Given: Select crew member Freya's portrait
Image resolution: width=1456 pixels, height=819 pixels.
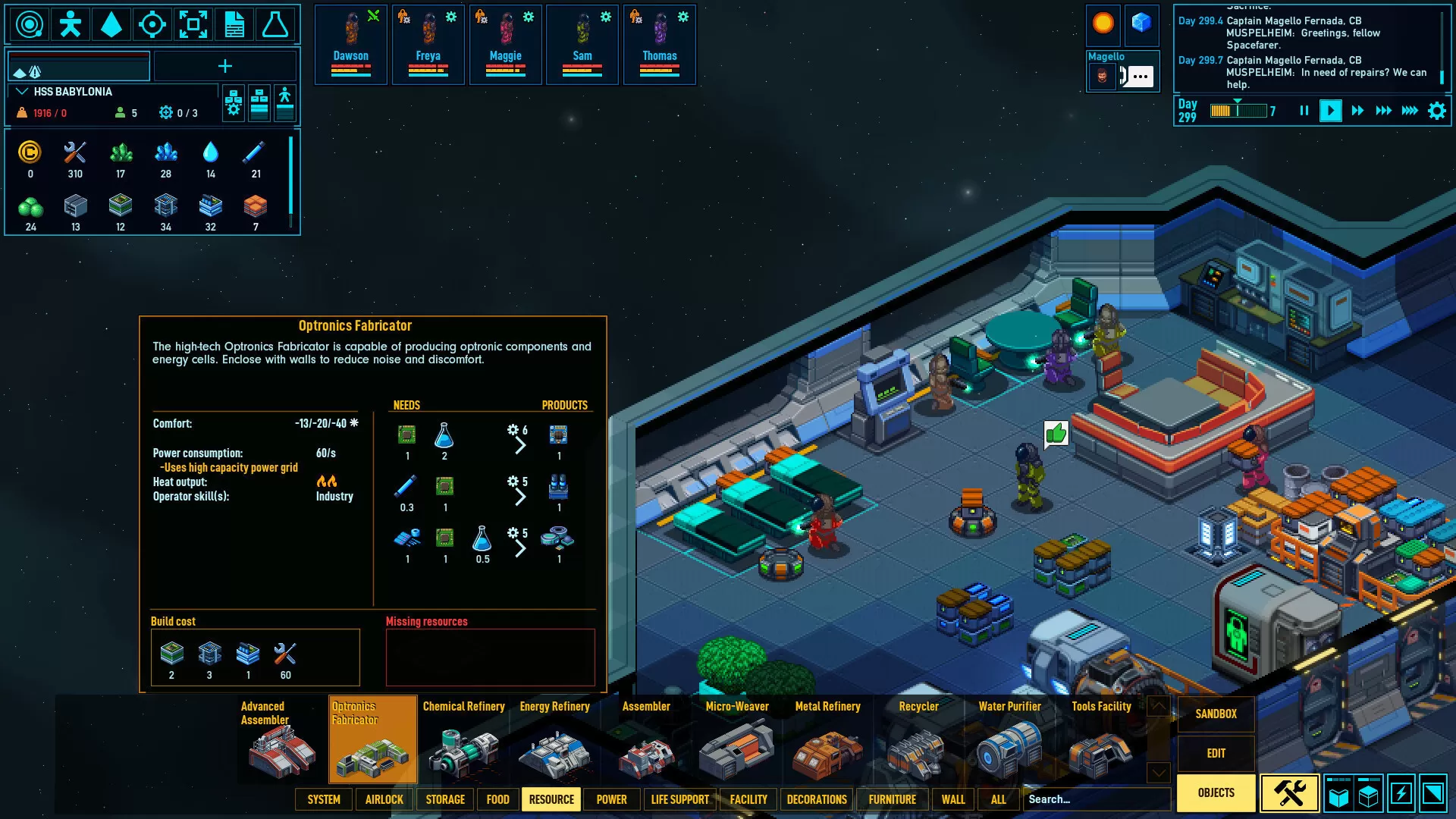Looking at the screenshot, I should coord(428,43).
